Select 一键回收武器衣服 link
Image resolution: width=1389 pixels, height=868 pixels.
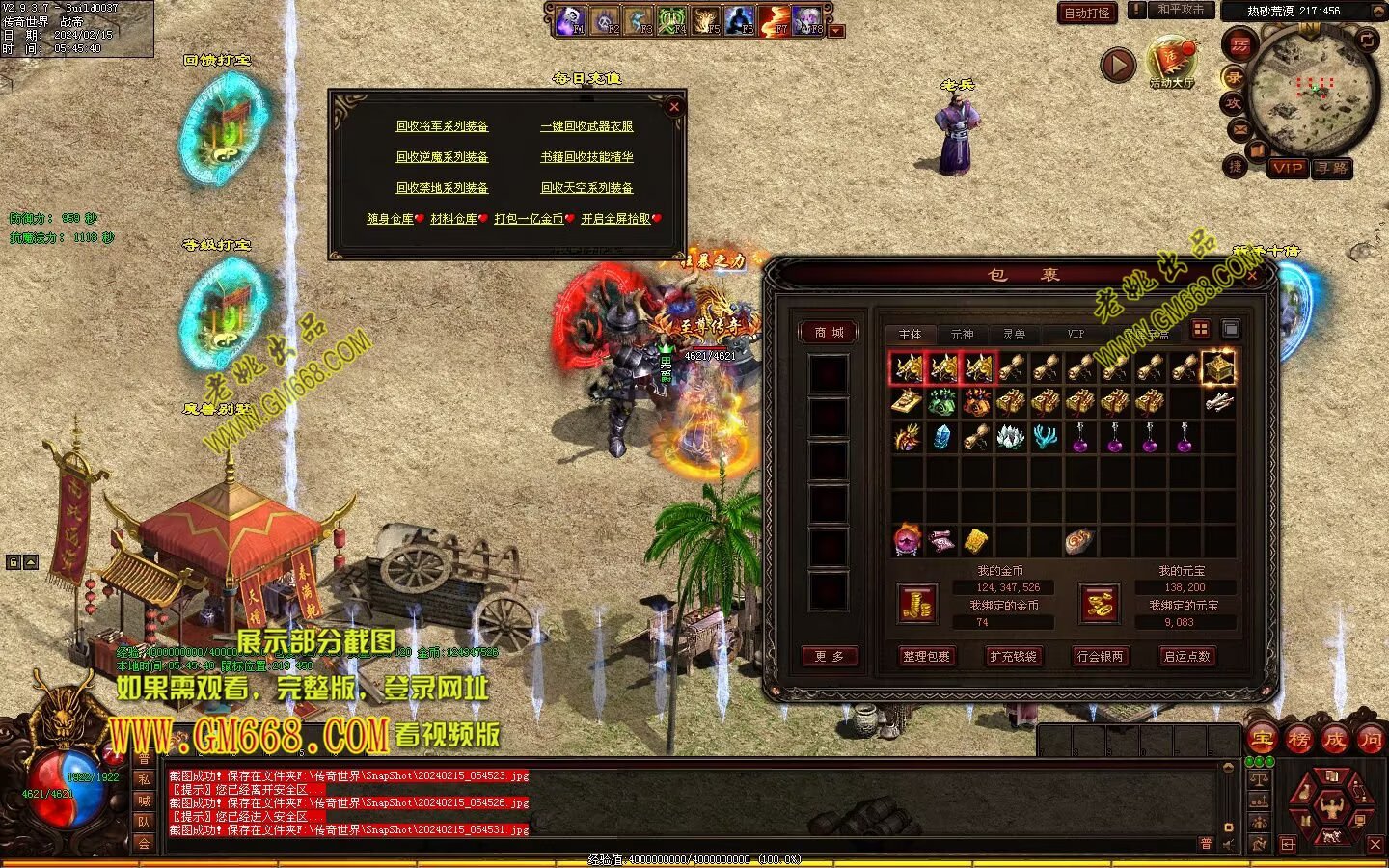(x=586, y=126)
